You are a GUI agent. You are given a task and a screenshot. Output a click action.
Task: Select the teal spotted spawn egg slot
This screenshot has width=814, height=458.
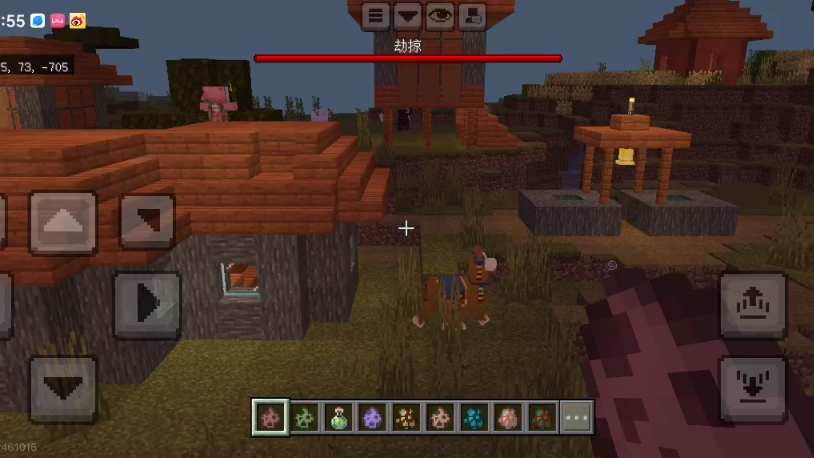tap(474, 417)
